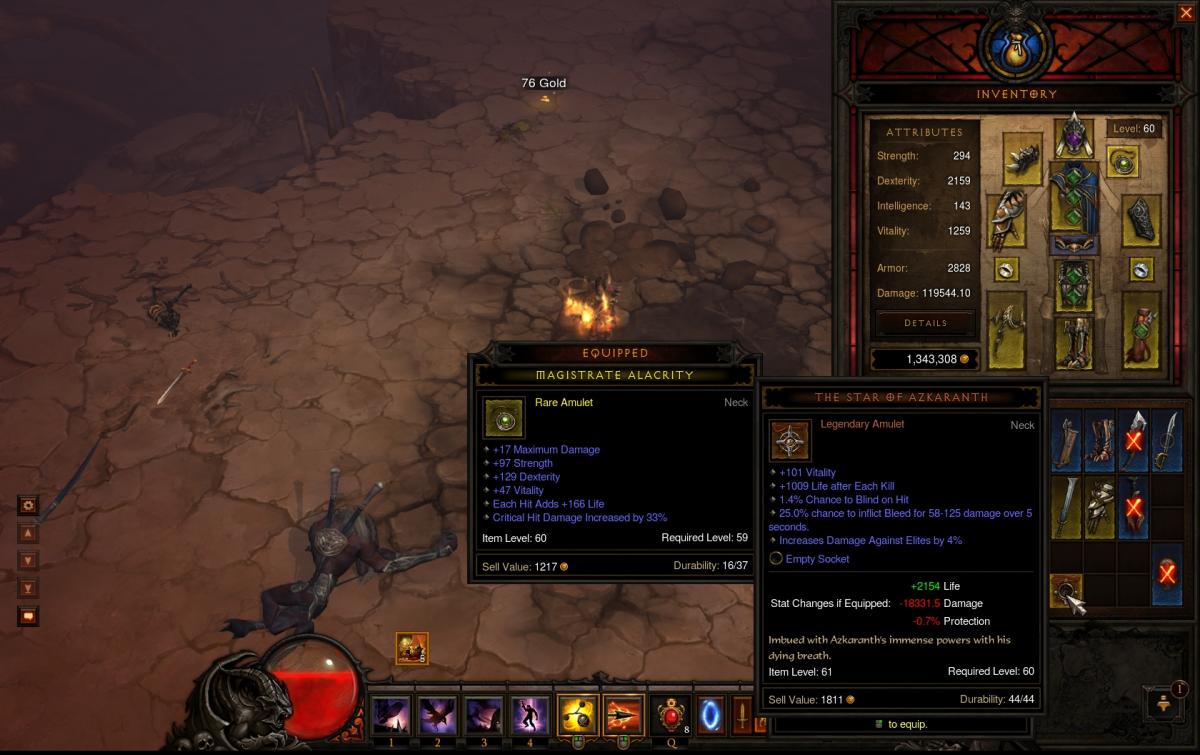Close the Inventory panel
The image size is (1200, 755).
pos(1185,13)
